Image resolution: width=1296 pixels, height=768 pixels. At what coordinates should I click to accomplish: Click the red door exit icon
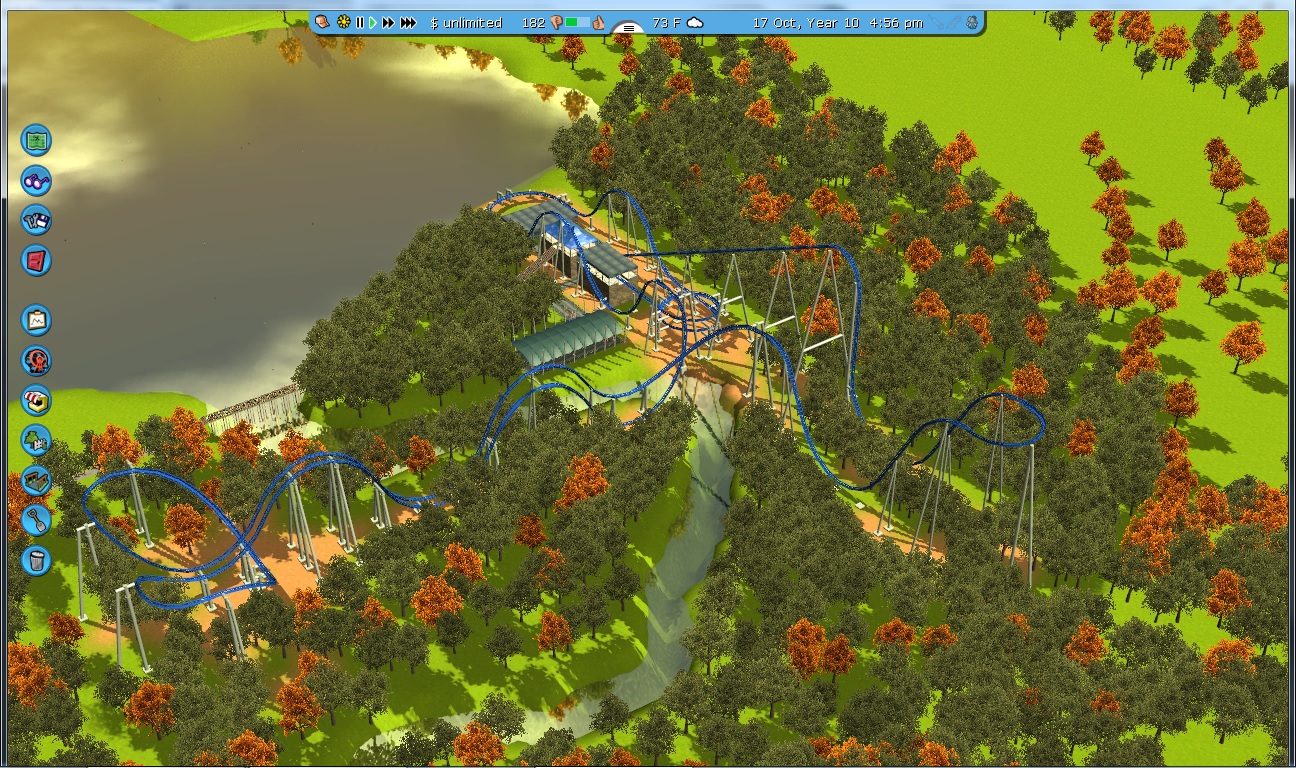pyautogui.click(x=36, y=260)
